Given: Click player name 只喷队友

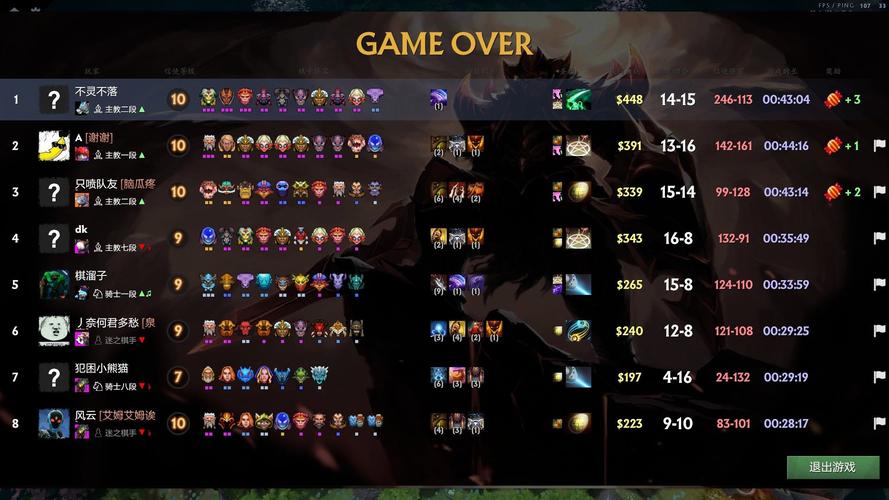Looking at the screenshot, I should point(96,184).
